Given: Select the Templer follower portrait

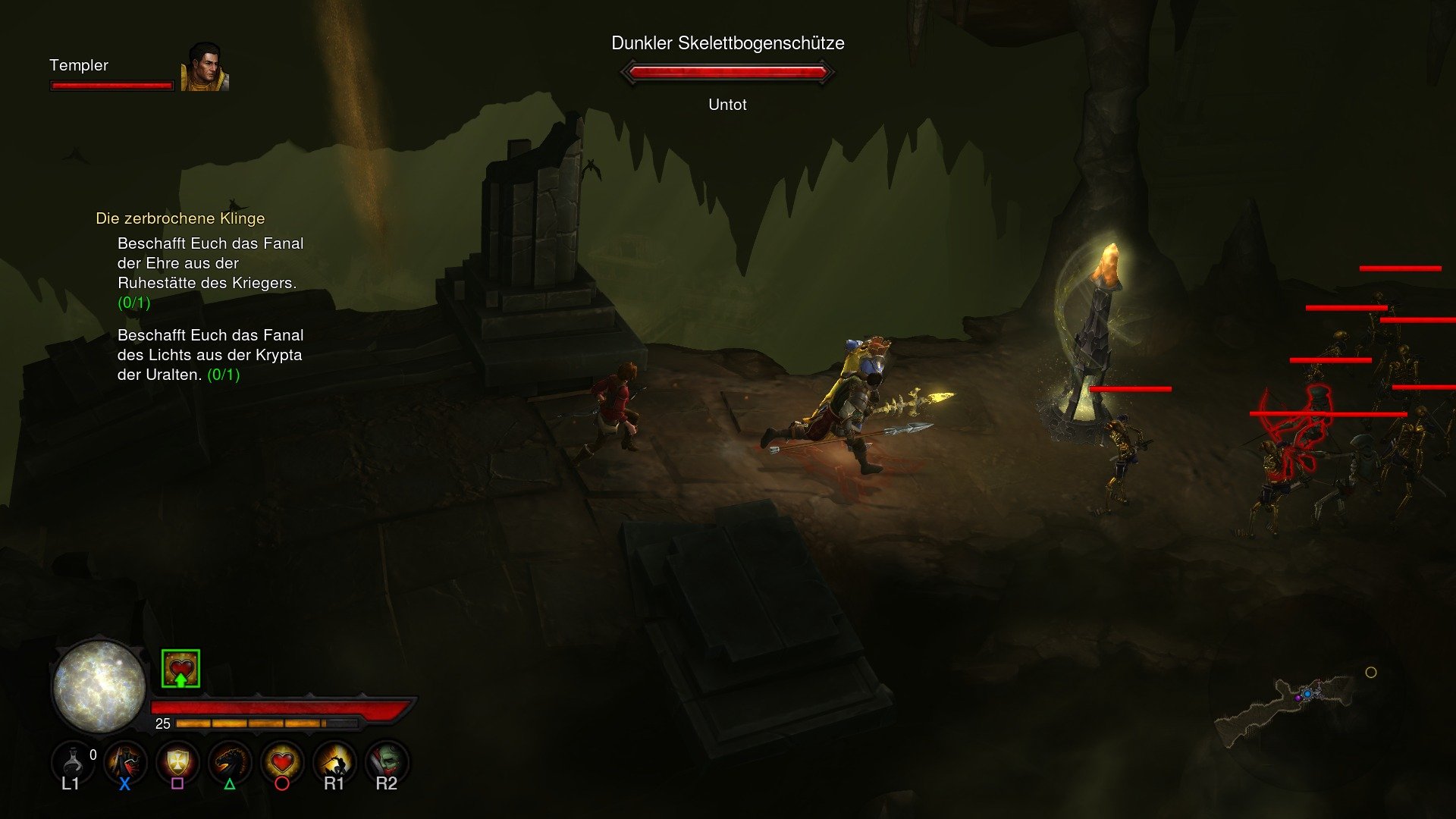Looking at the screenshot, I should click(x=203, y=67).
